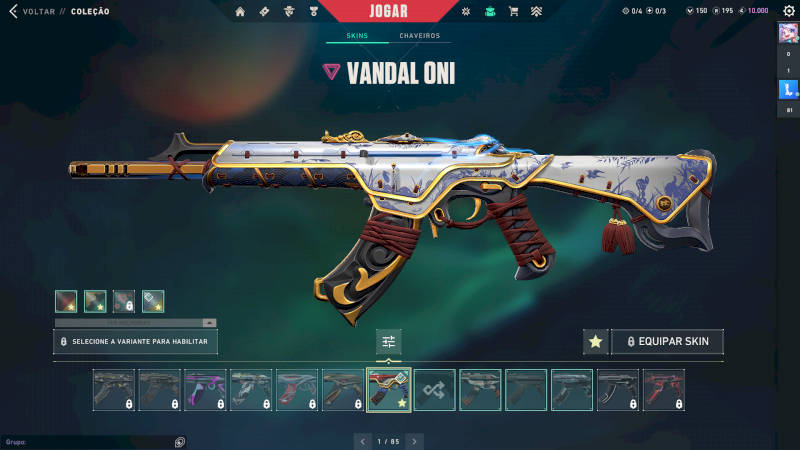800x450 pixels.
Task: Open settings with the gear icon
Action: 787,11
